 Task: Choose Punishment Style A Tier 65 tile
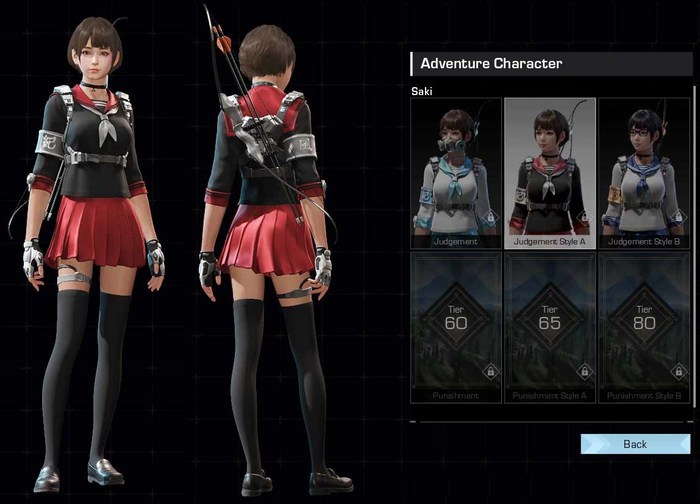click(x=549, y=327)
